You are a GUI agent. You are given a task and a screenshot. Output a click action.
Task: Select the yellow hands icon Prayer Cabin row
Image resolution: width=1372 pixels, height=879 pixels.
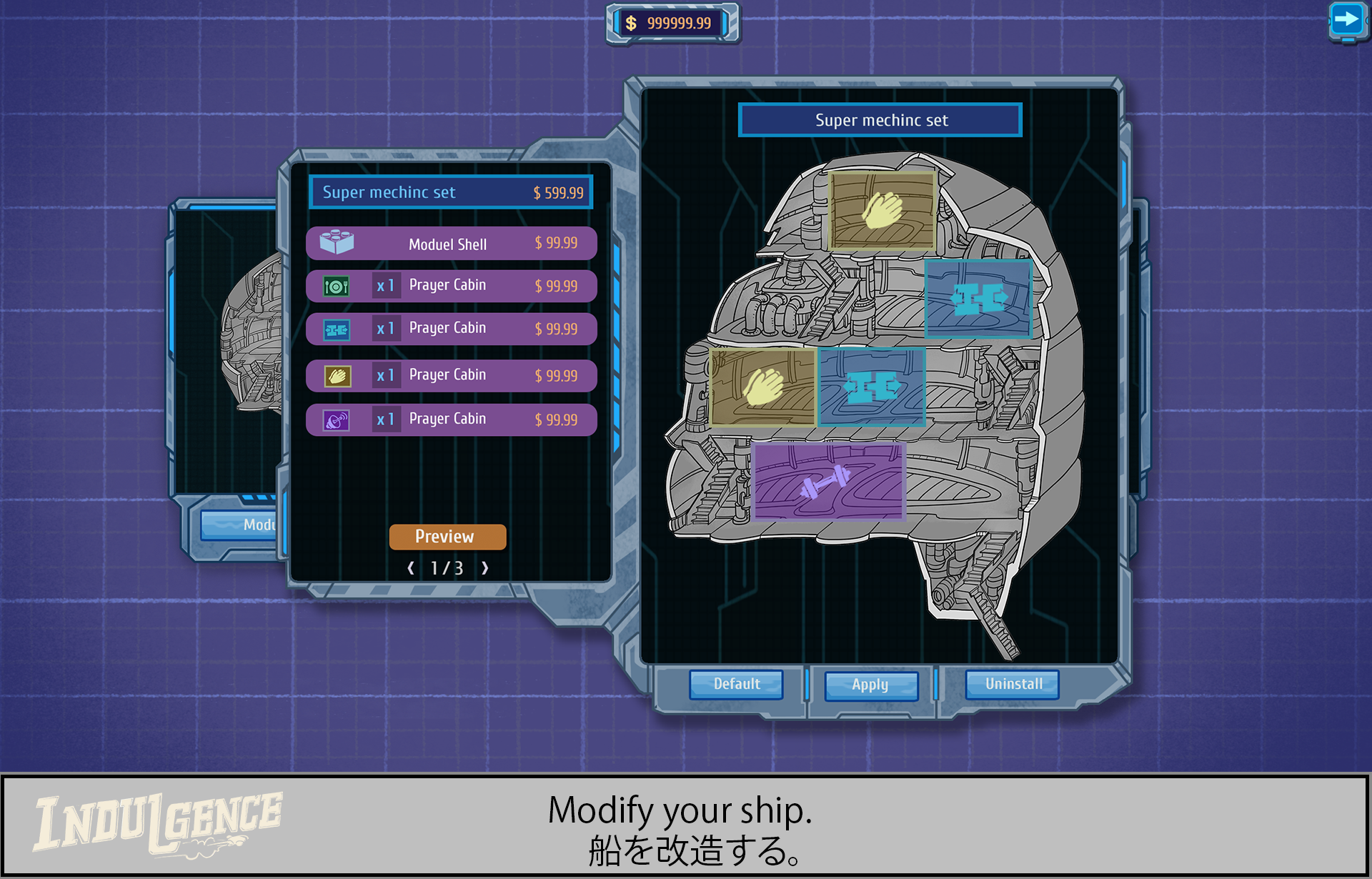(451, 375)
